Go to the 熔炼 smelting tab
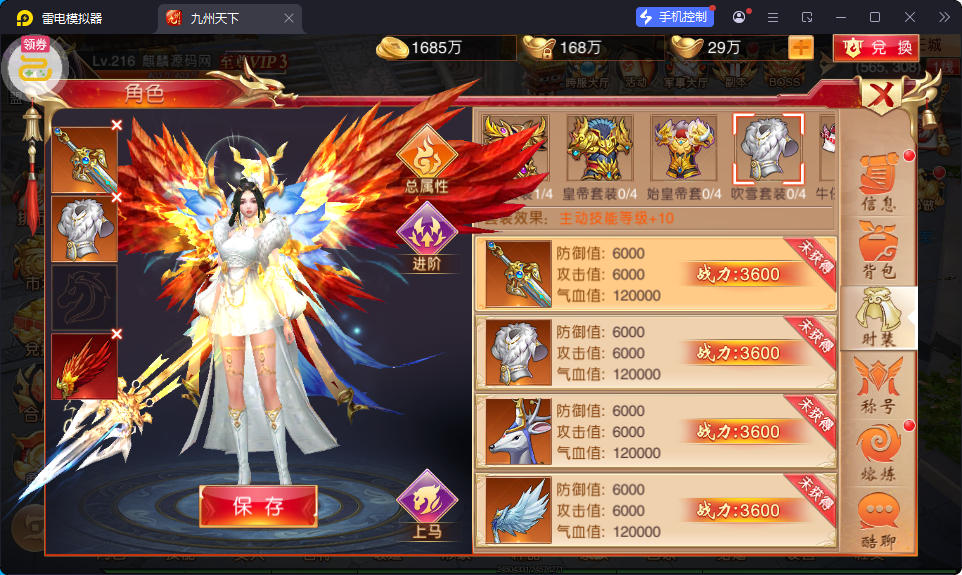 point(878,453)
